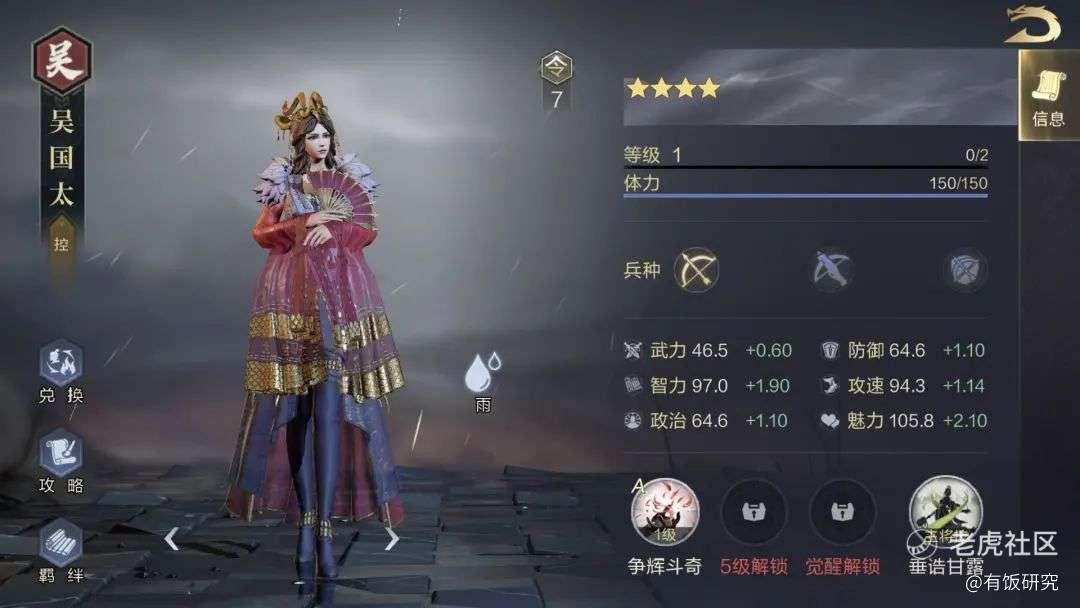
Task: Select the bow troop type icon
Action: coord(696,270)
